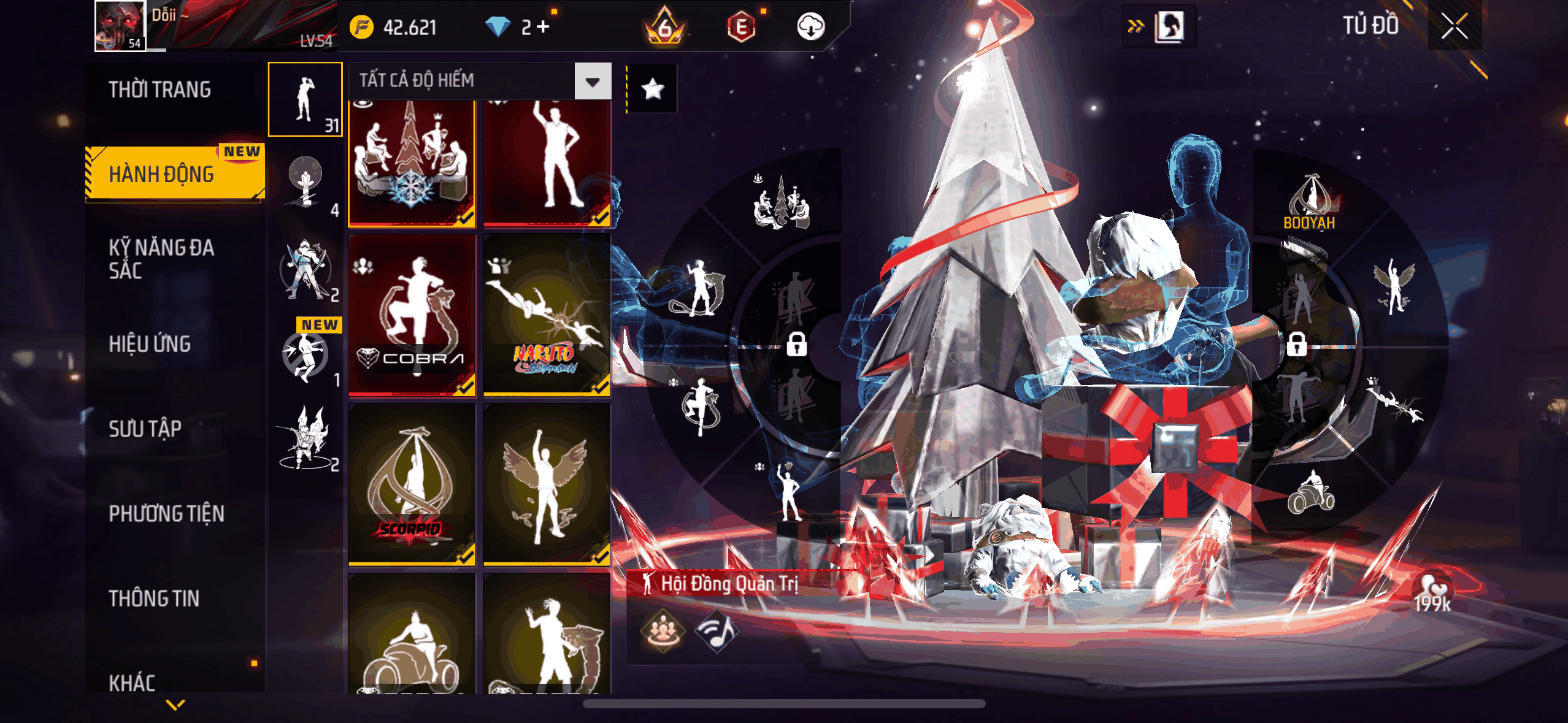Go to the Sưu Tập collection tab
1568x723 pixels.
coord(145,429)
